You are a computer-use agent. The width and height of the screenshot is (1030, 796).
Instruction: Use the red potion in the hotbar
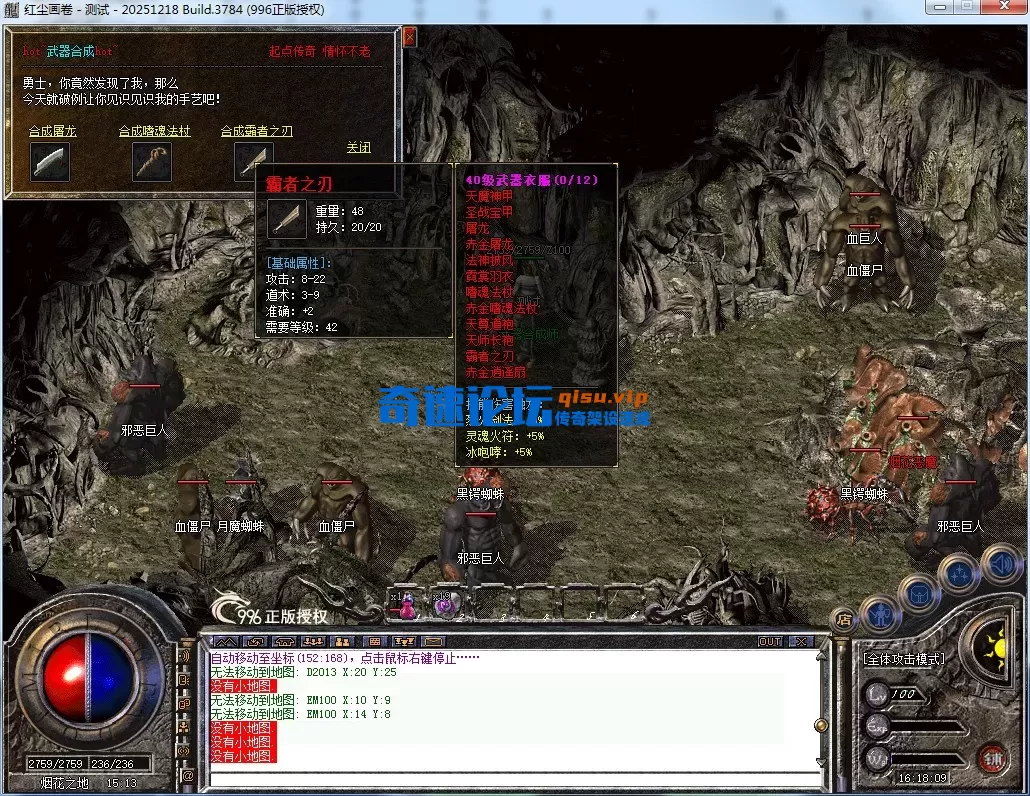tap(406, 604)
